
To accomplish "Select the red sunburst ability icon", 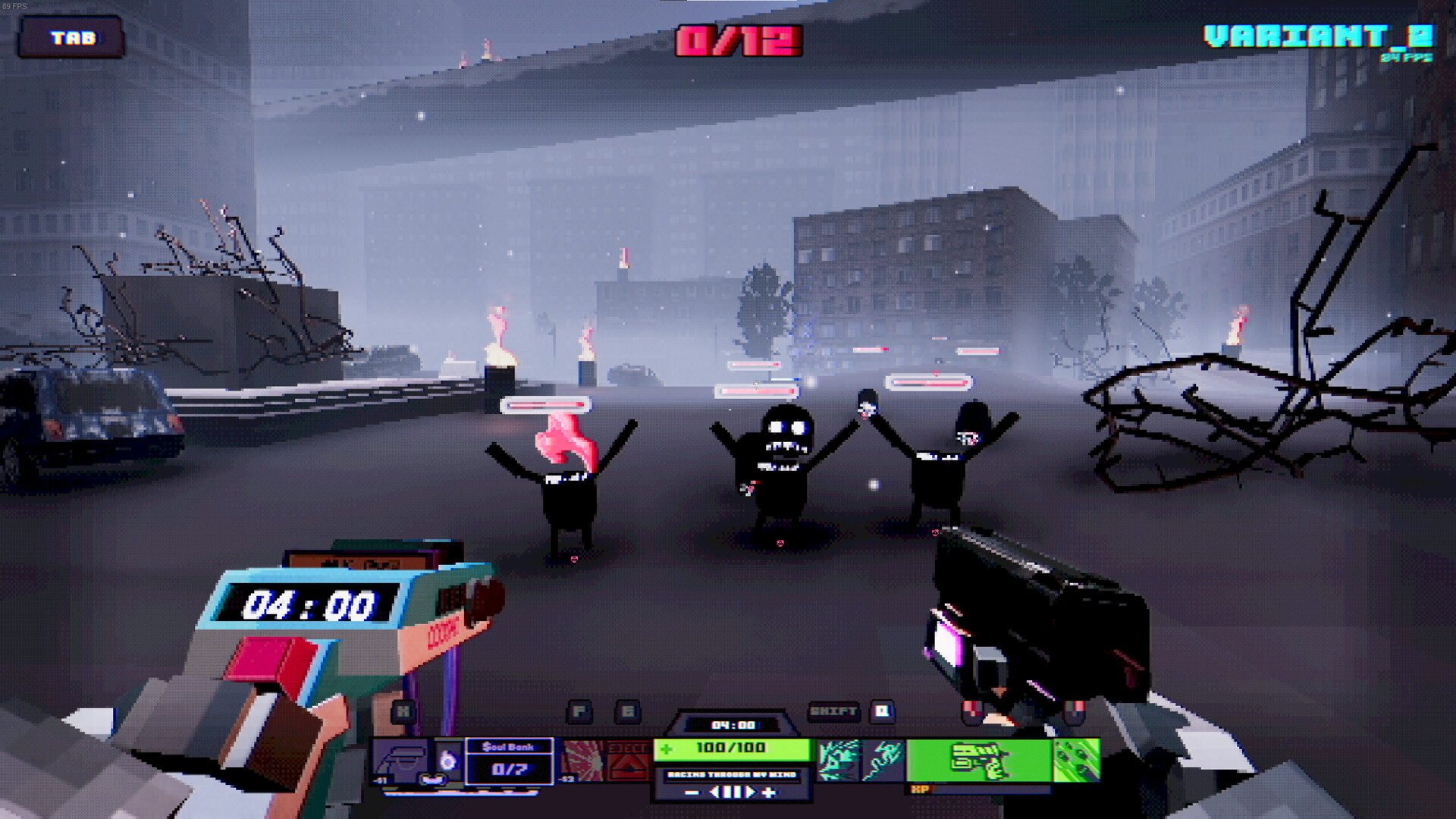I will point(584,759).
